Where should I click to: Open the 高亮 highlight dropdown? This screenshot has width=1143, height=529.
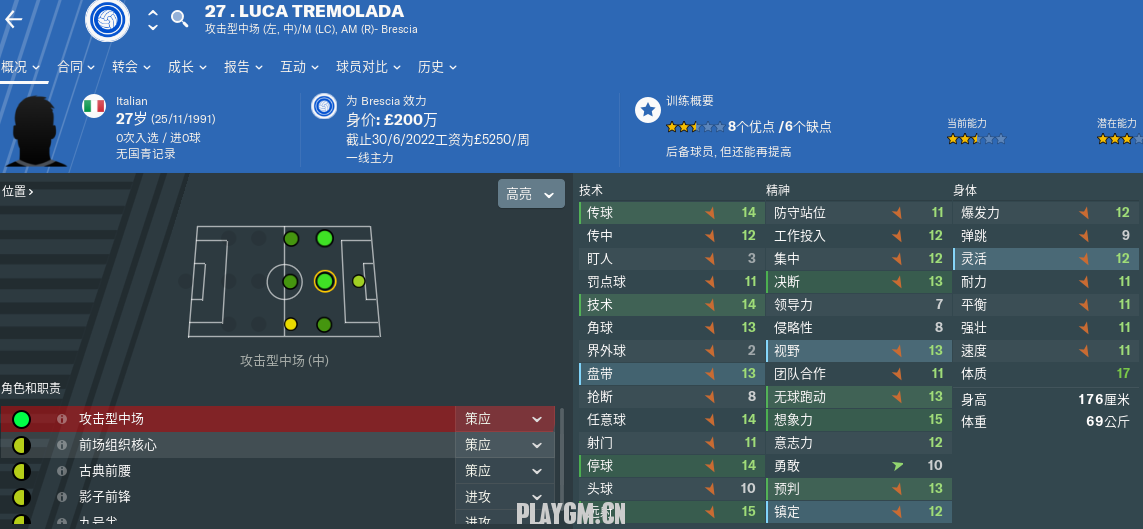tap(531, 194)
